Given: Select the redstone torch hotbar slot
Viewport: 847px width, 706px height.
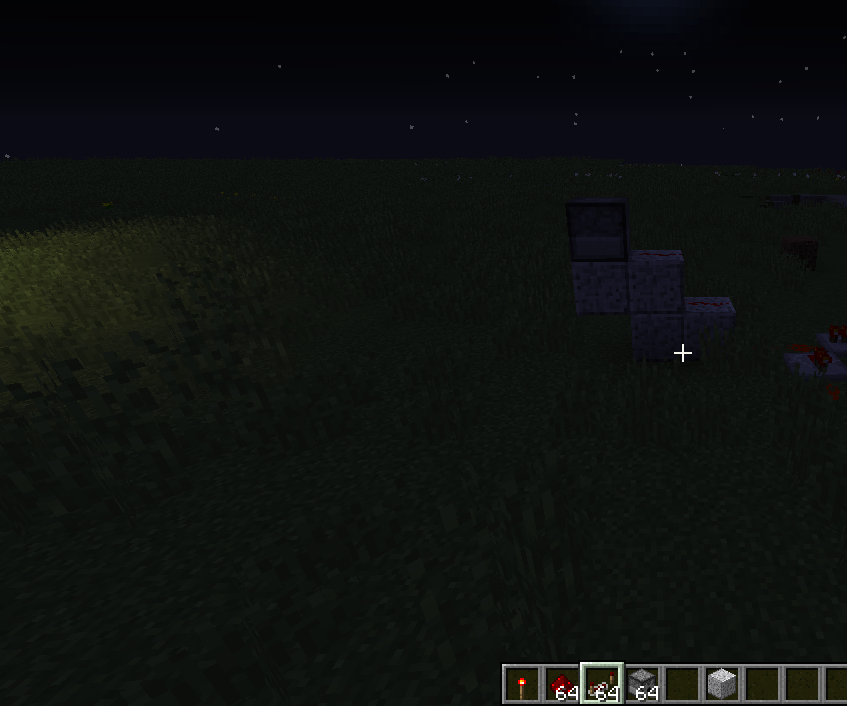Looking at the screenshot, I should (521, 685).
